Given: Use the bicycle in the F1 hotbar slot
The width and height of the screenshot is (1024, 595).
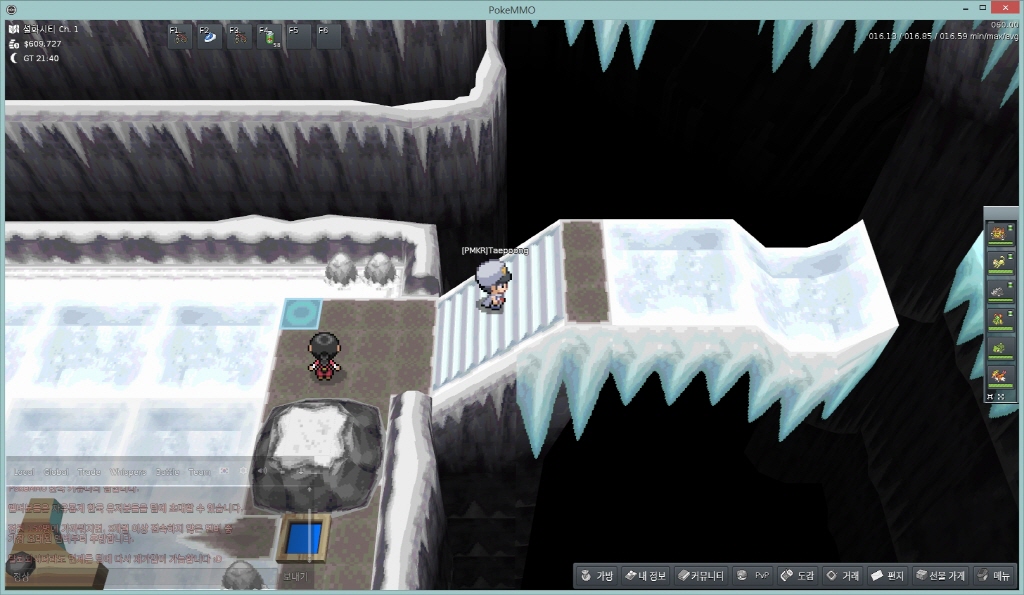Looking at the screenshot, I should 180,37.
